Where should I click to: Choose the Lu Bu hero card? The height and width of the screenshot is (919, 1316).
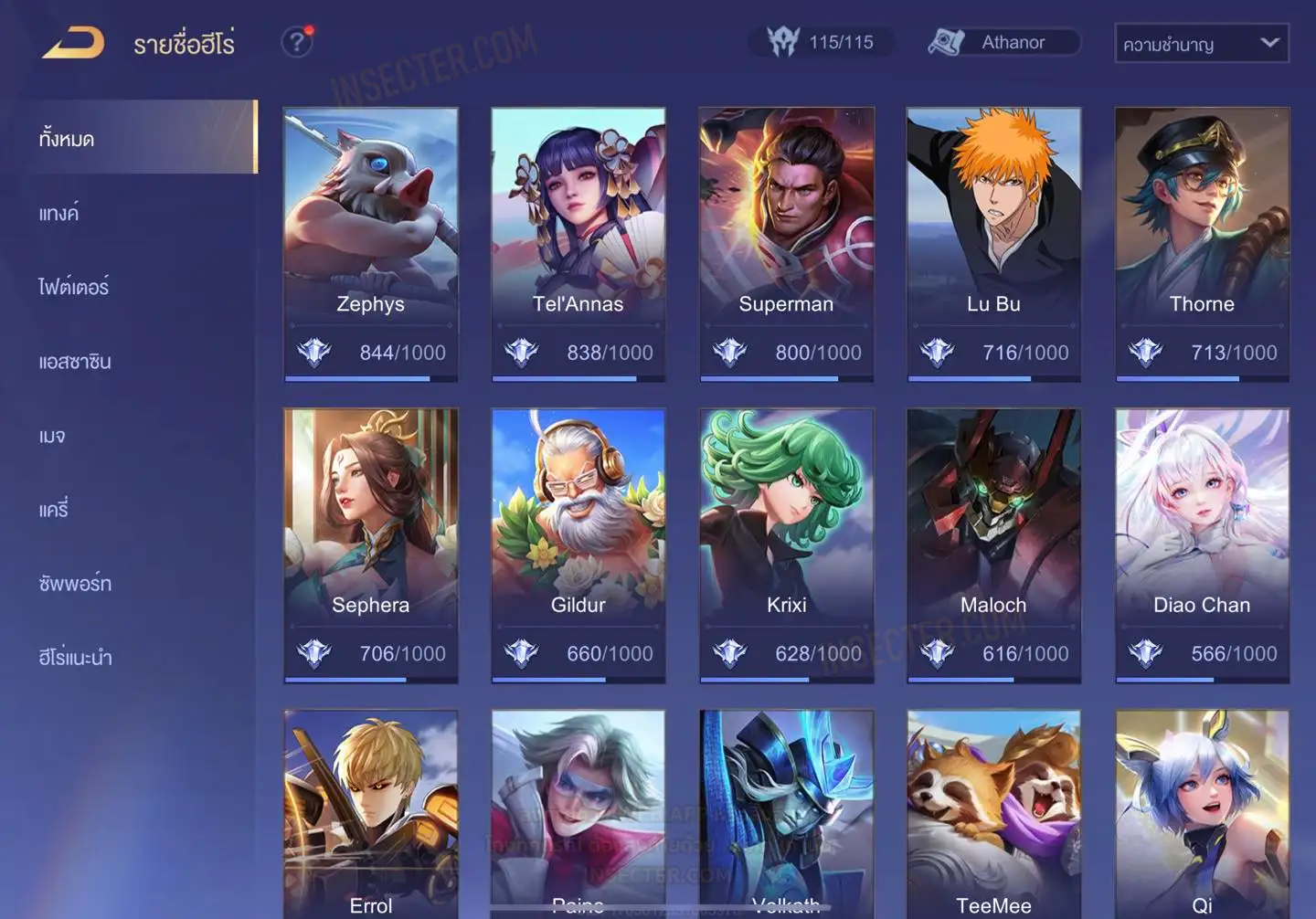point(993,244)
